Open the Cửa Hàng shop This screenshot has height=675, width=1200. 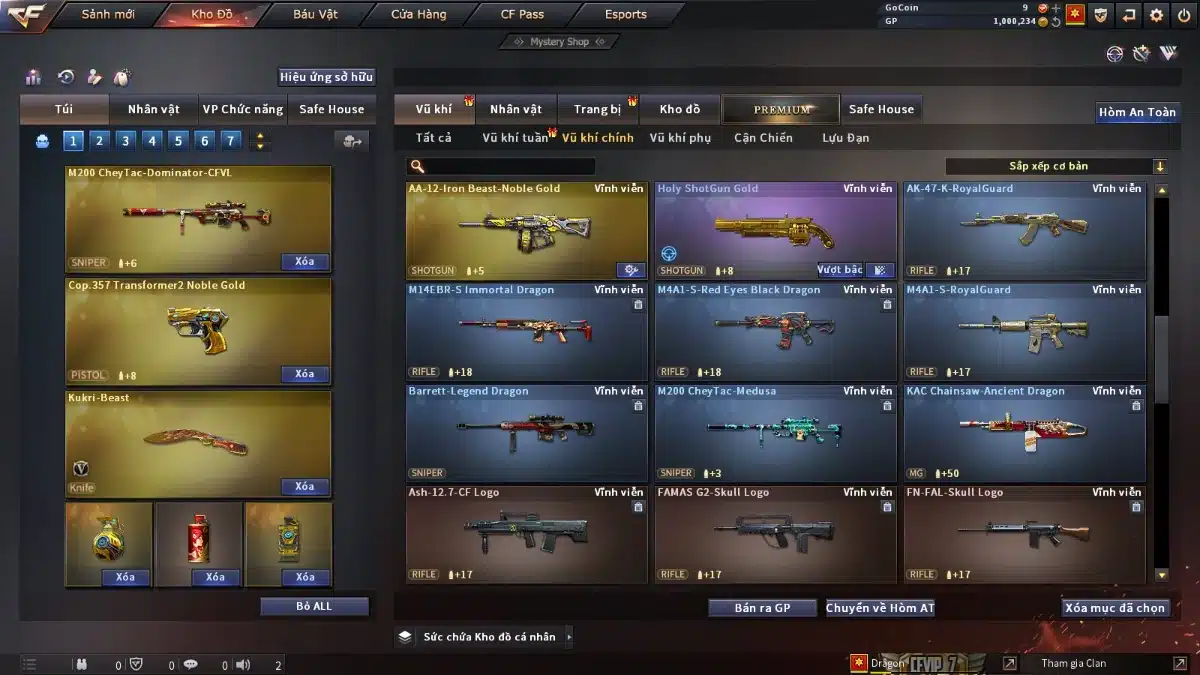[418, 15]
